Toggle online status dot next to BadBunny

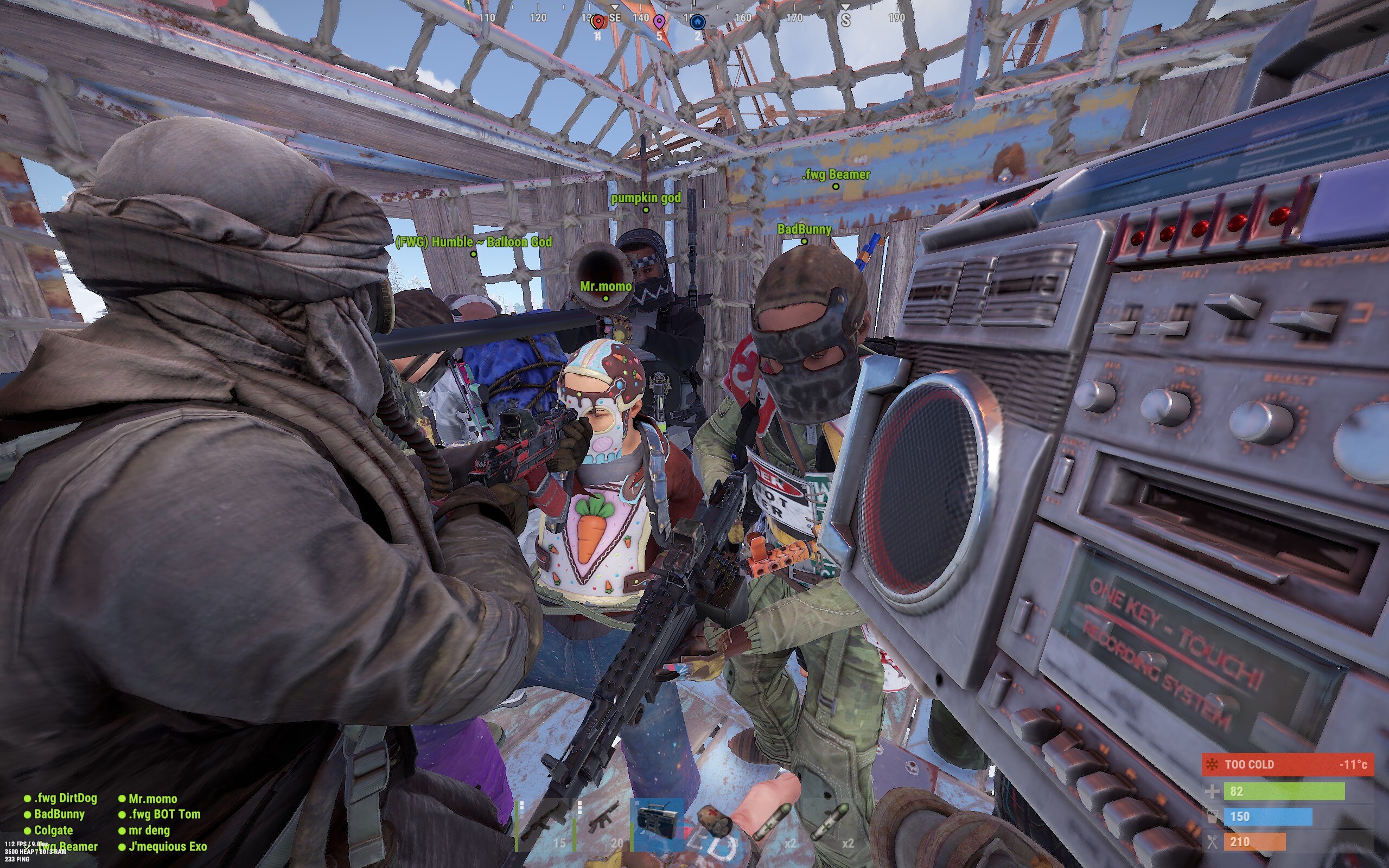tap(28, 814)
